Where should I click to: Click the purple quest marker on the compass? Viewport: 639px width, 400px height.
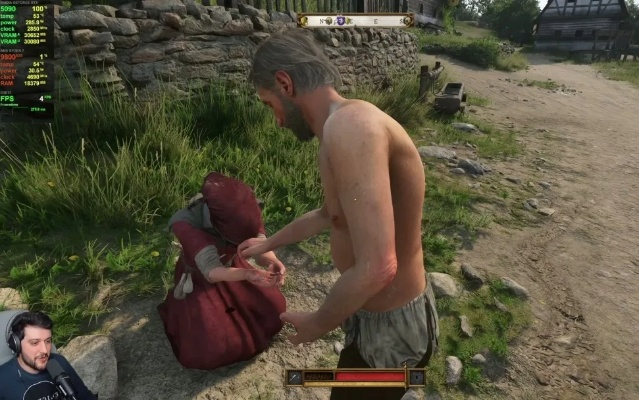(340, 20)
